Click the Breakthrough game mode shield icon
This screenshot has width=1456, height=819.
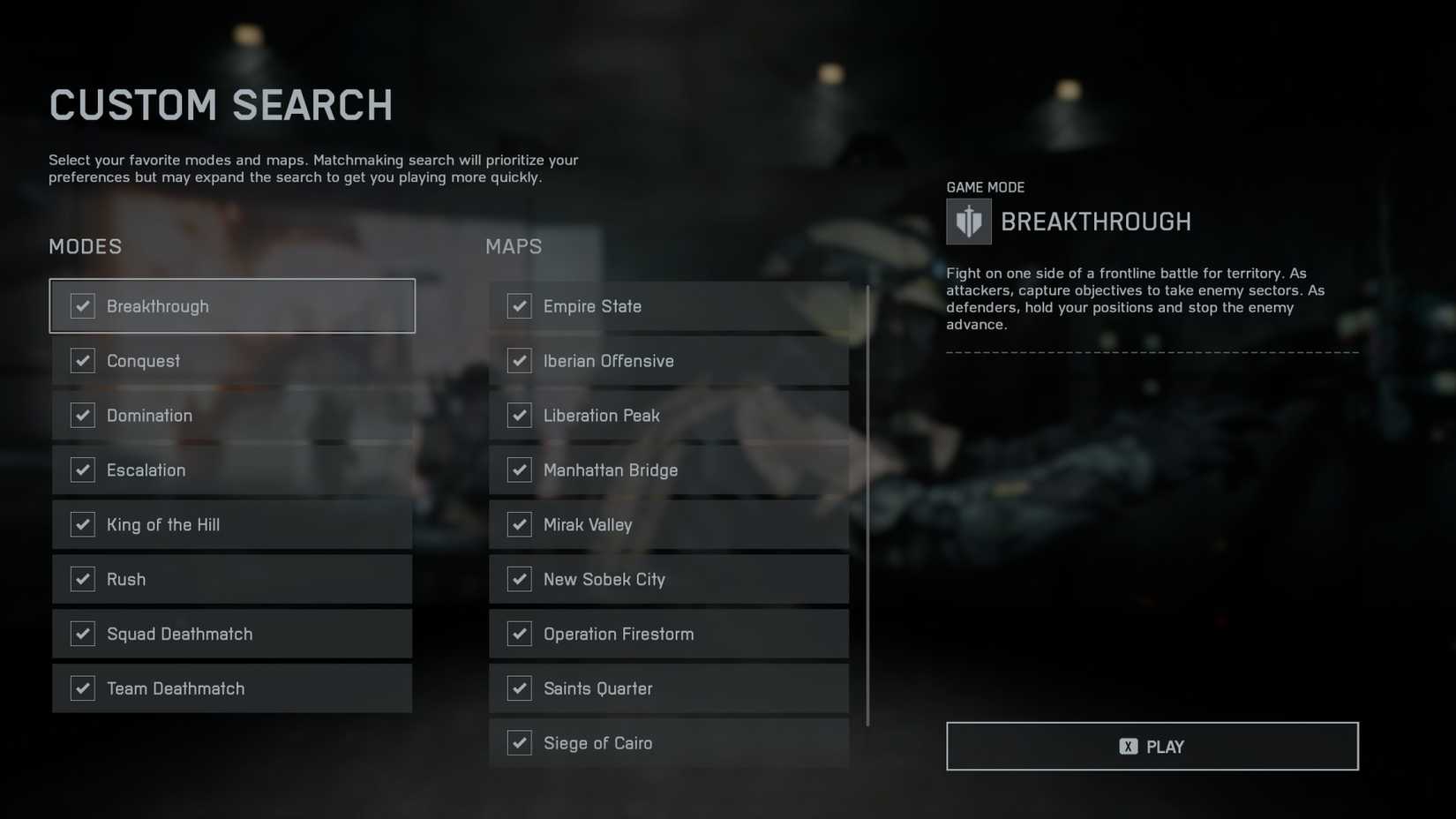967,222
